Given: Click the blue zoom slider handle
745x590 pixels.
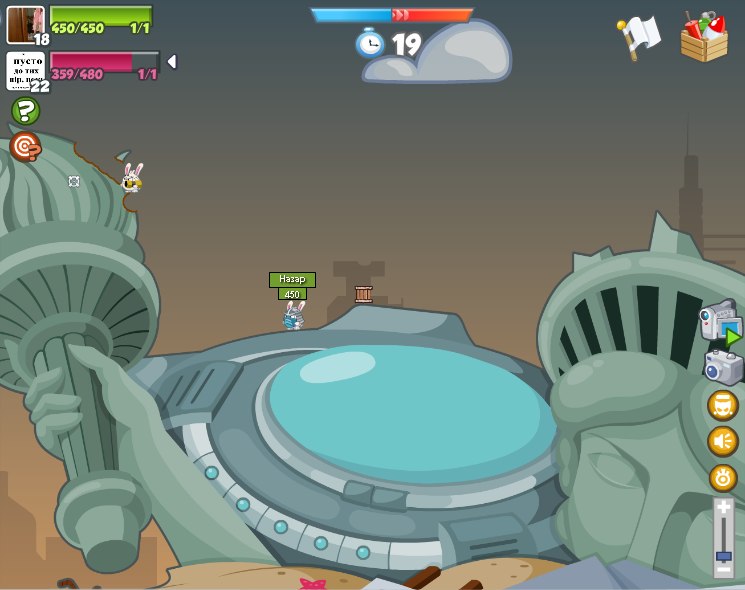Looking at the screenshot, I should pyautogui.click(x=723, y=555).
